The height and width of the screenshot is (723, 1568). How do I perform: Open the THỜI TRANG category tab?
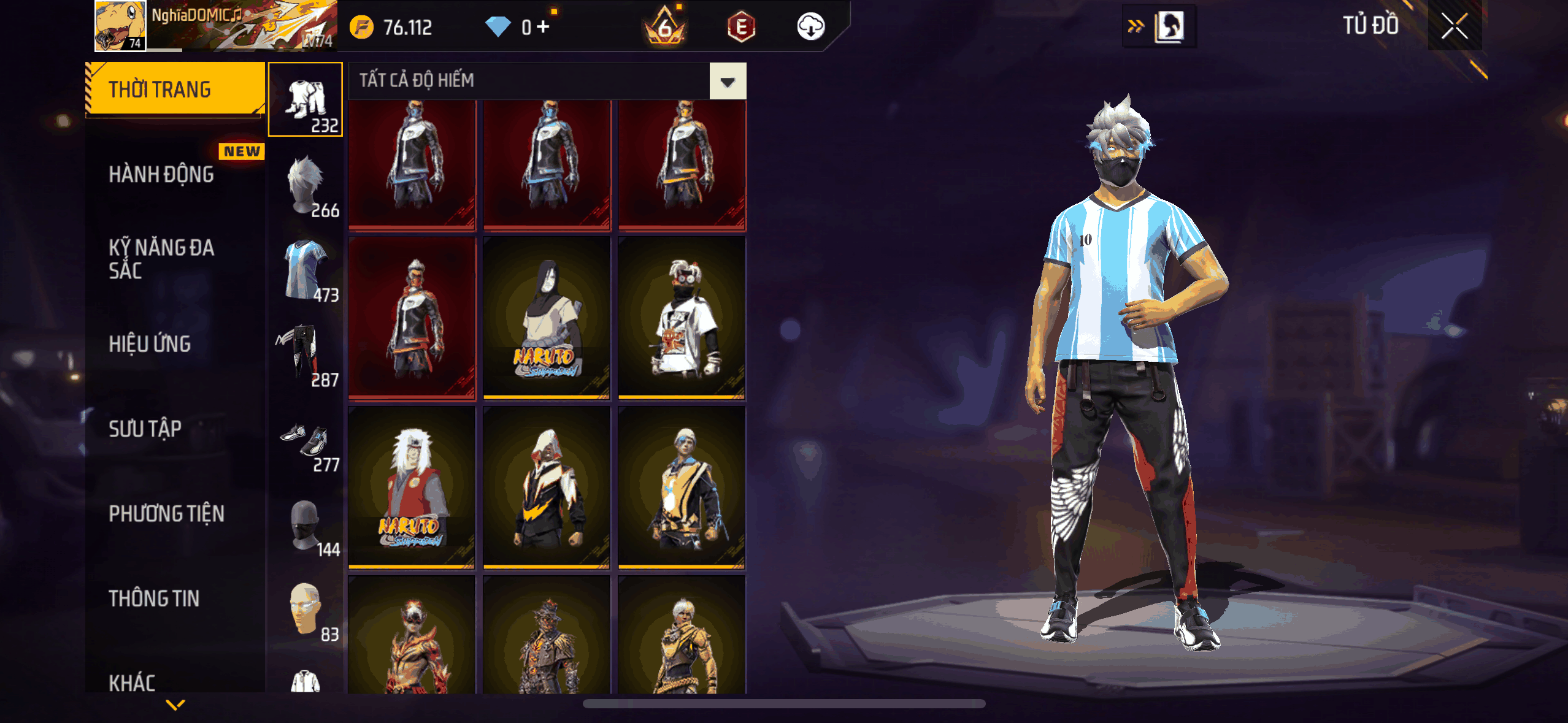(175, 90)
